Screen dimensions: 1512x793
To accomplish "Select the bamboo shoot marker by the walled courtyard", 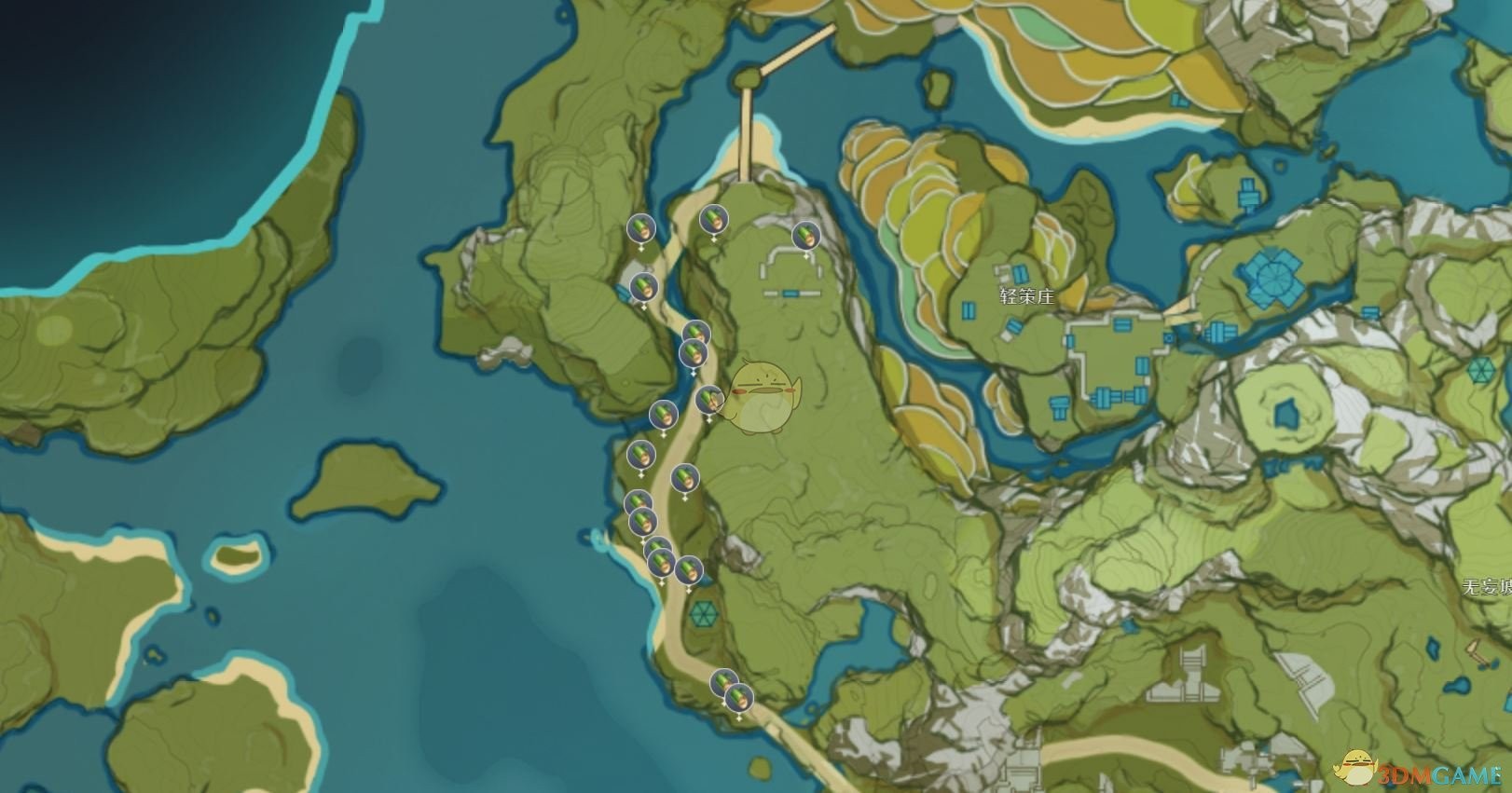I will click(x=804, y=236).
